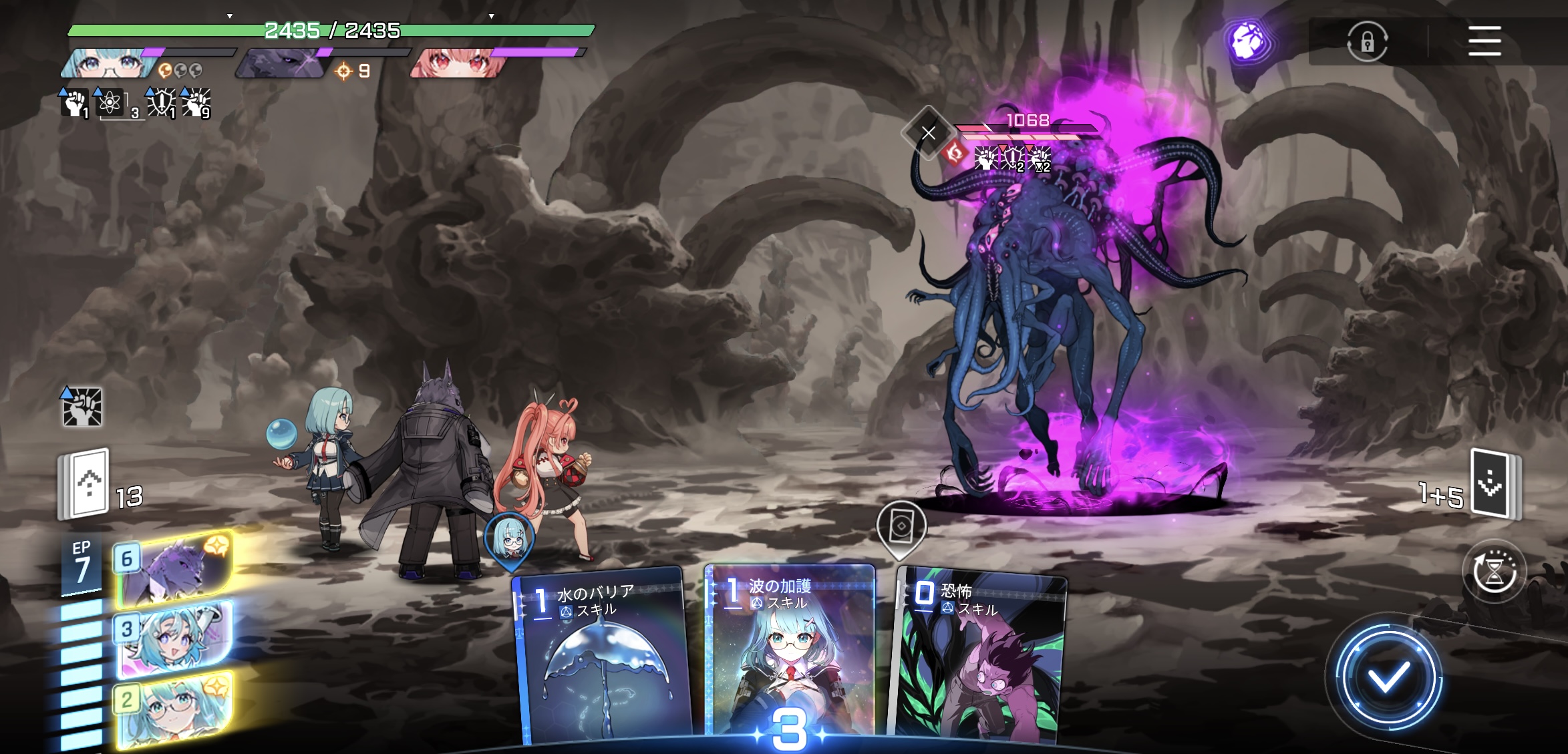Tap the hourglass timer button
Screen dimensions: 1568x754
coord(1494,572)
